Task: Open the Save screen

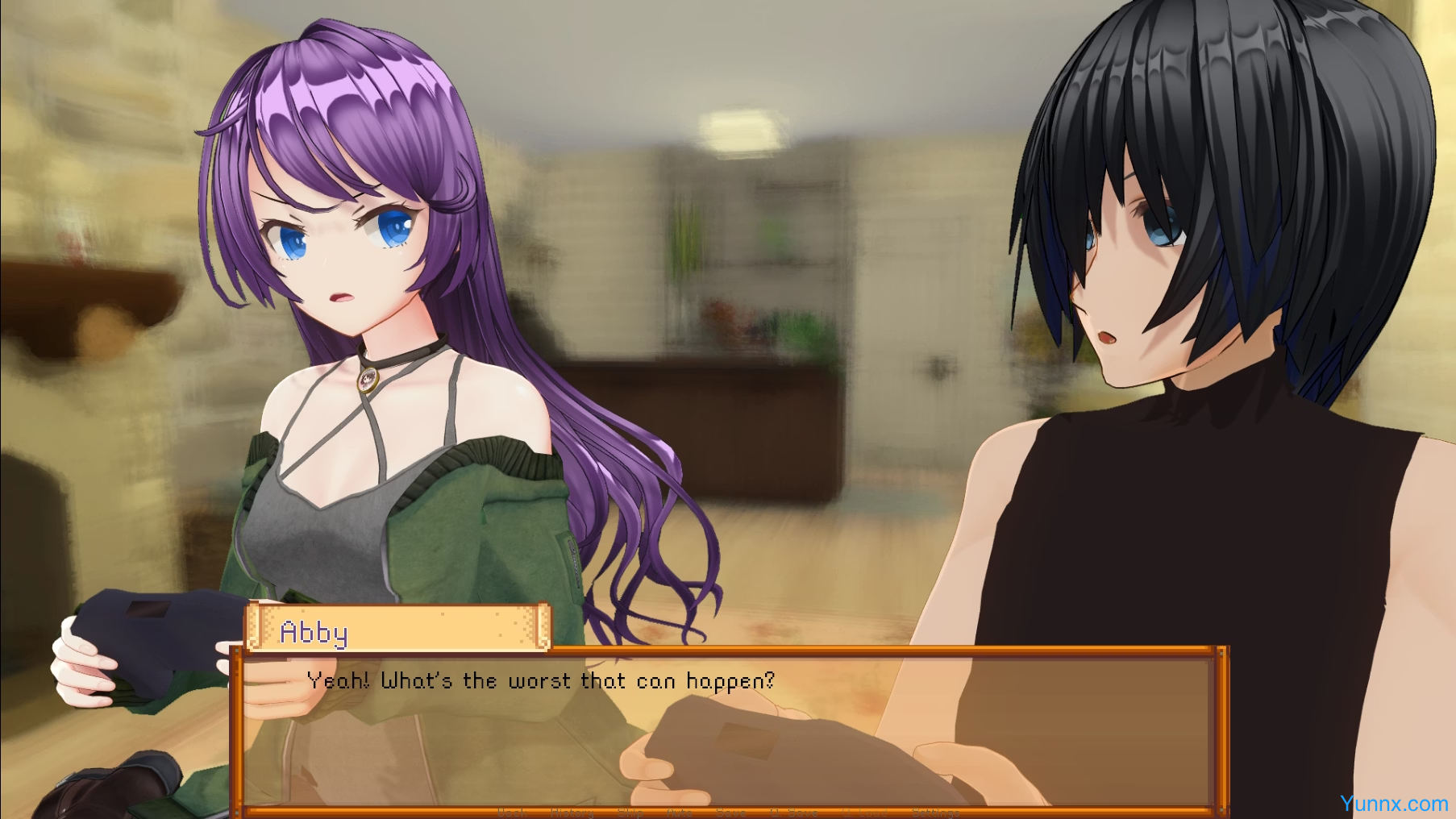Action: coord(730,812)
